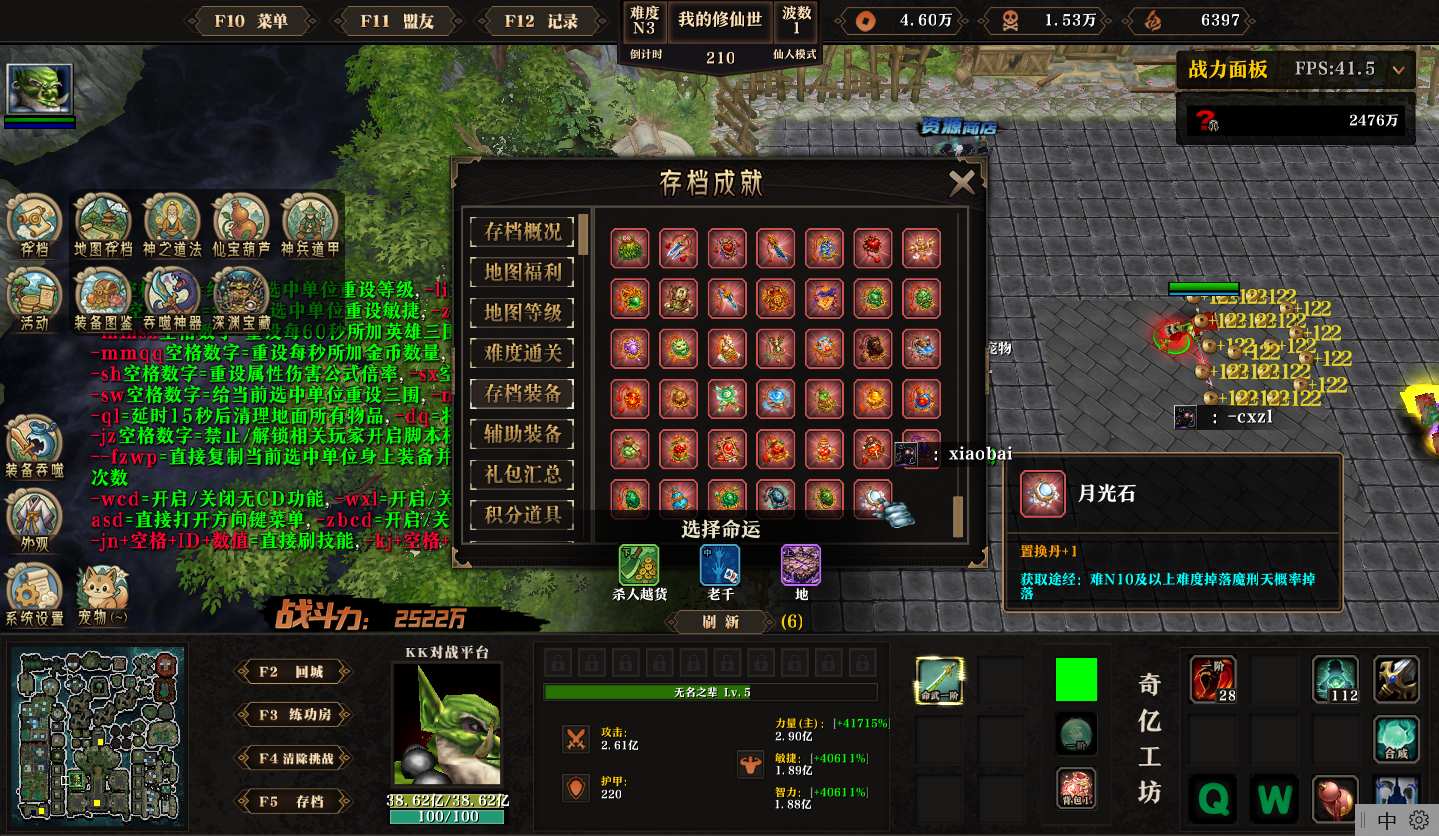Open the F12 记录 log

(542, 21)
